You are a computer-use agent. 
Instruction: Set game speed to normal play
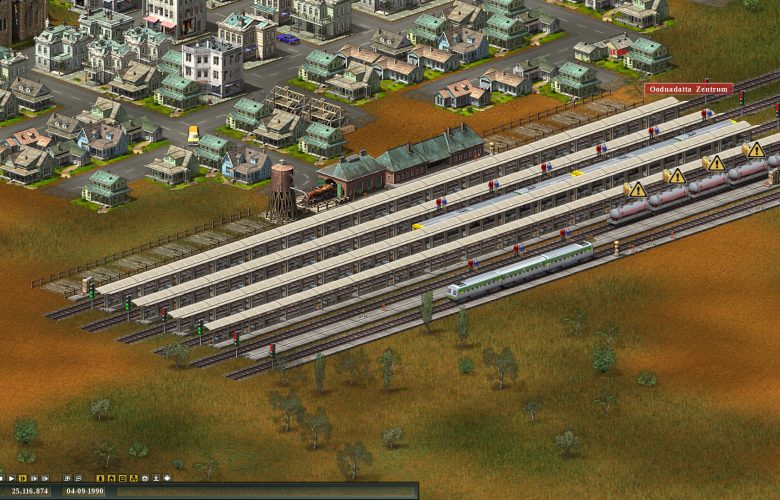[11, 478]
